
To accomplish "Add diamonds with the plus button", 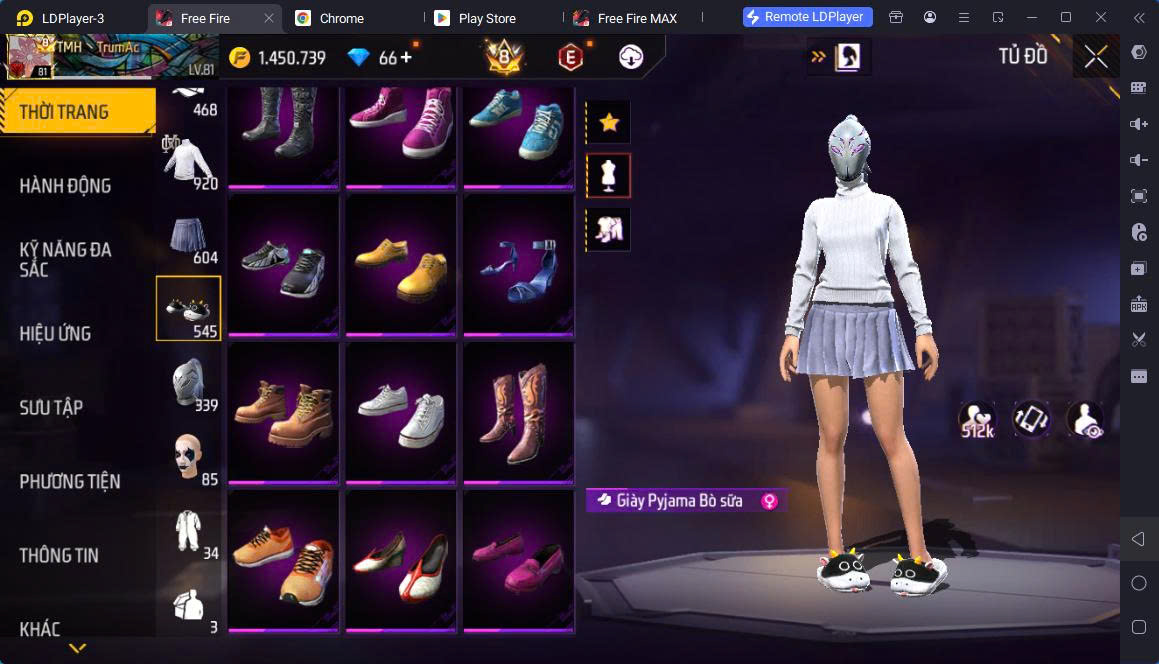I will pyautogui.click(x=406, y=57).
